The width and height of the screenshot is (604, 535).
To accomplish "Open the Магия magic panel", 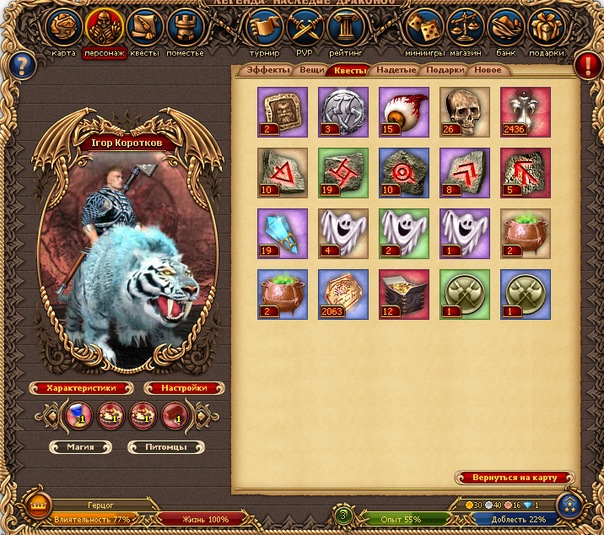I will coord(79,447).
